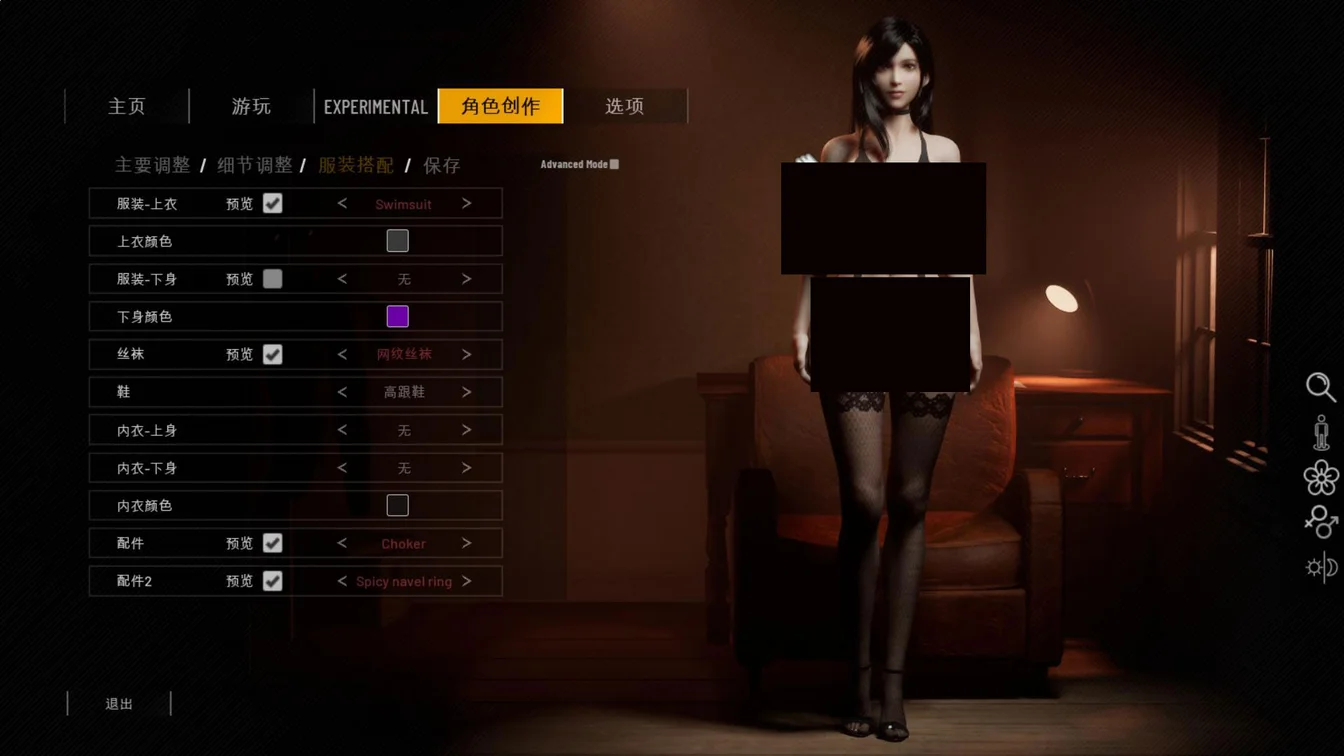The width and height of the screenshot is (1344, 756).
Task: Open the 选项 tab
Action: 625,106
